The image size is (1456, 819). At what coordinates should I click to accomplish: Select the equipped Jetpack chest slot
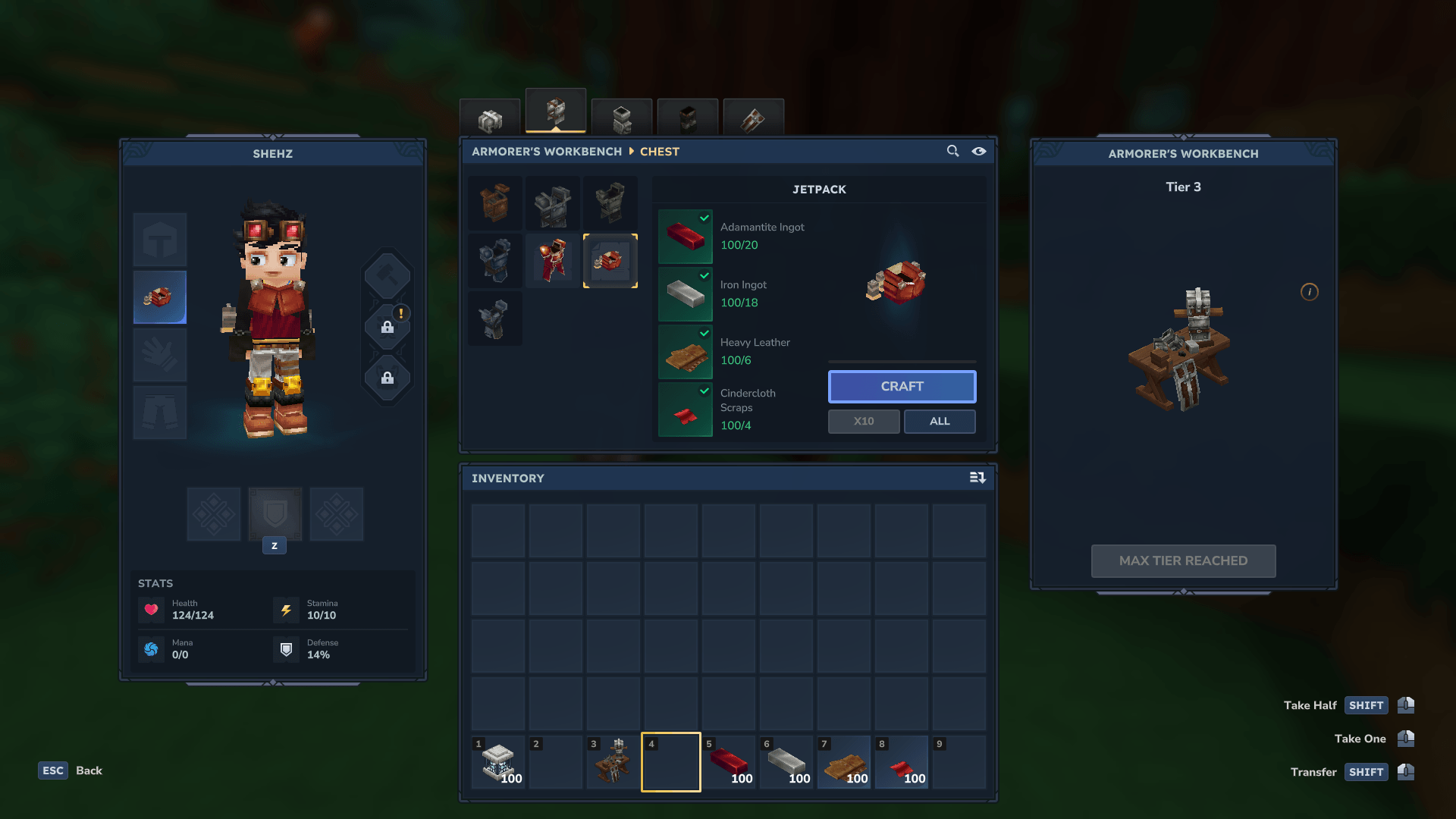pos(160,297)
